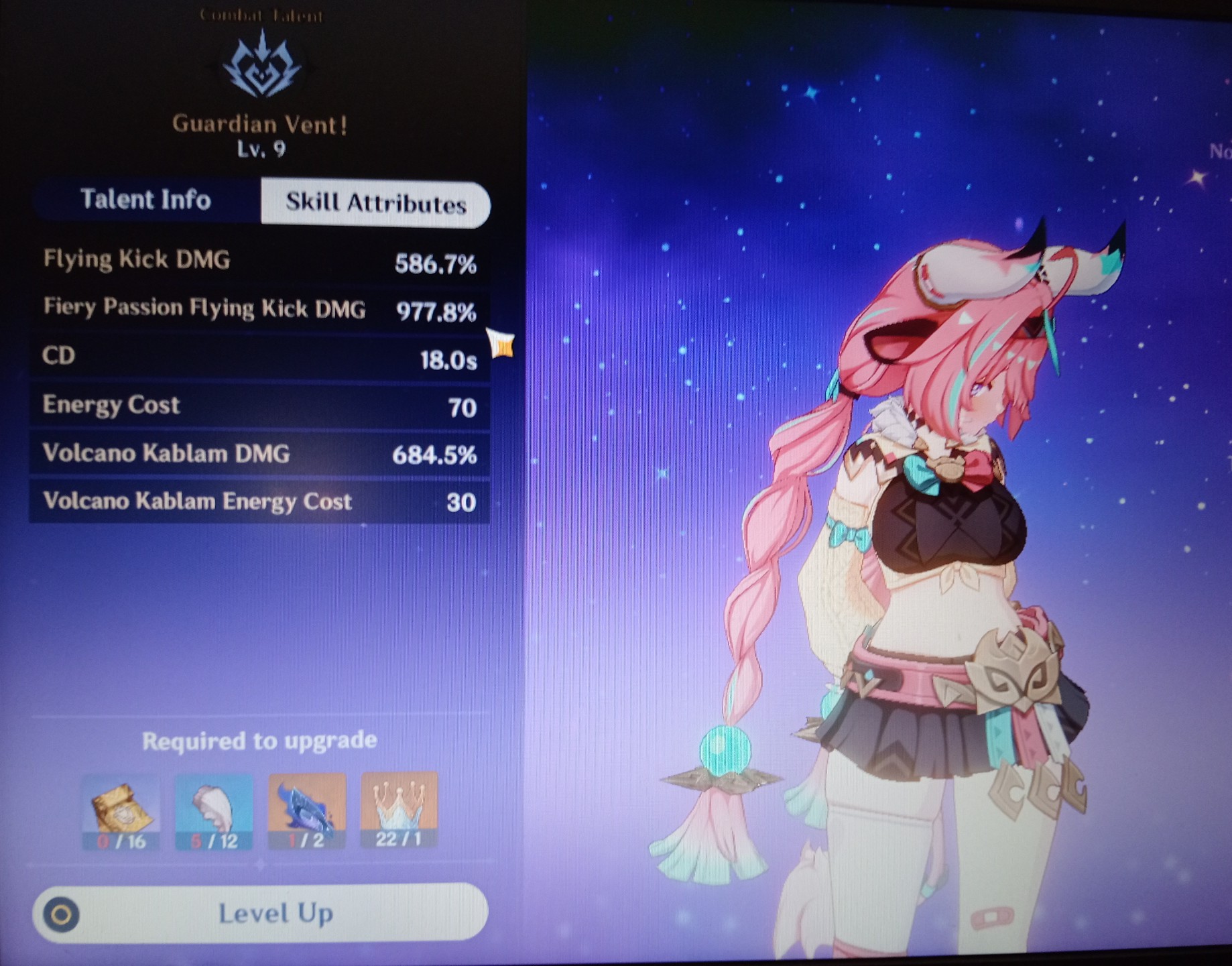The width and height of the screenshot is (1232, 966).
Task: Select the Flying Kick DMG stat row
Action: 261,260
